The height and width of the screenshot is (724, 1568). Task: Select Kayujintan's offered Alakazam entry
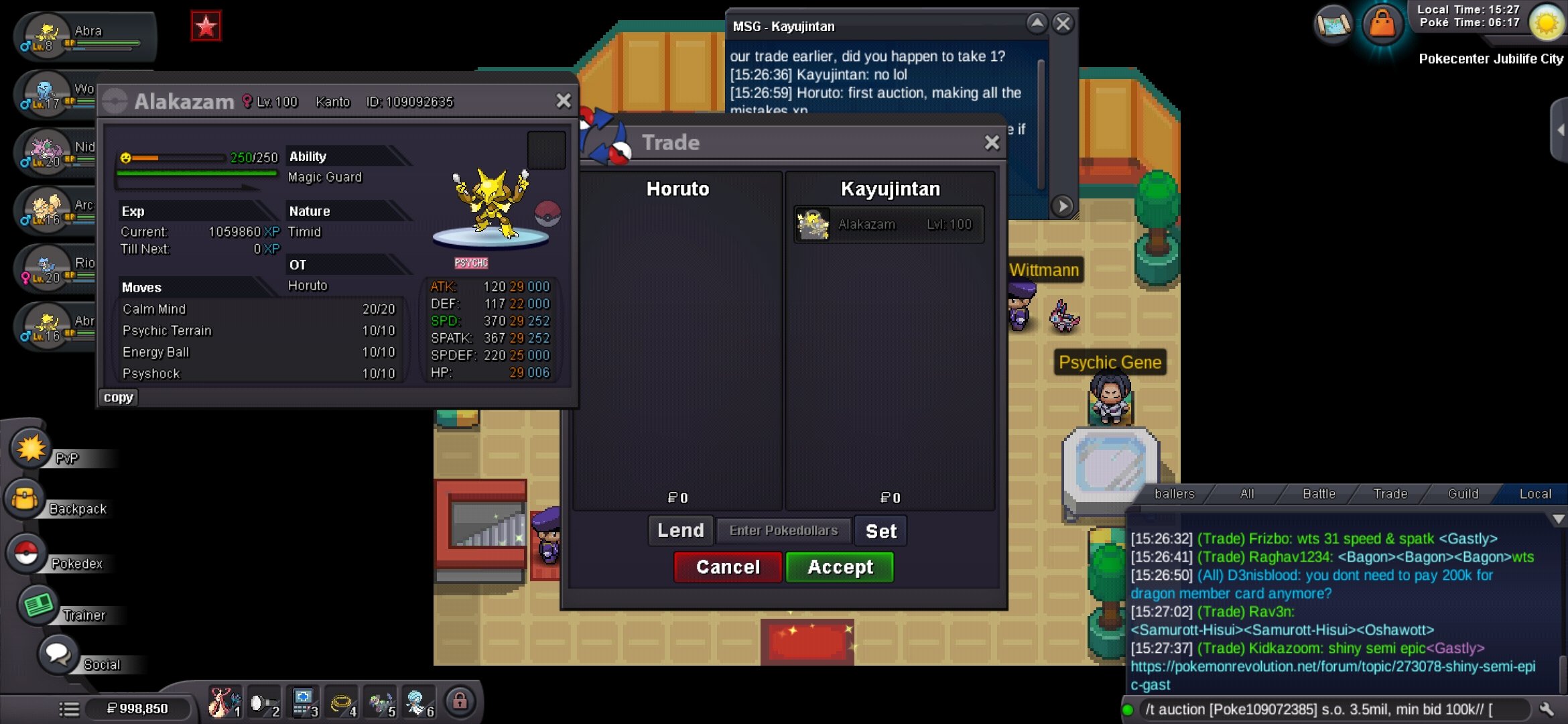(889, 225)
